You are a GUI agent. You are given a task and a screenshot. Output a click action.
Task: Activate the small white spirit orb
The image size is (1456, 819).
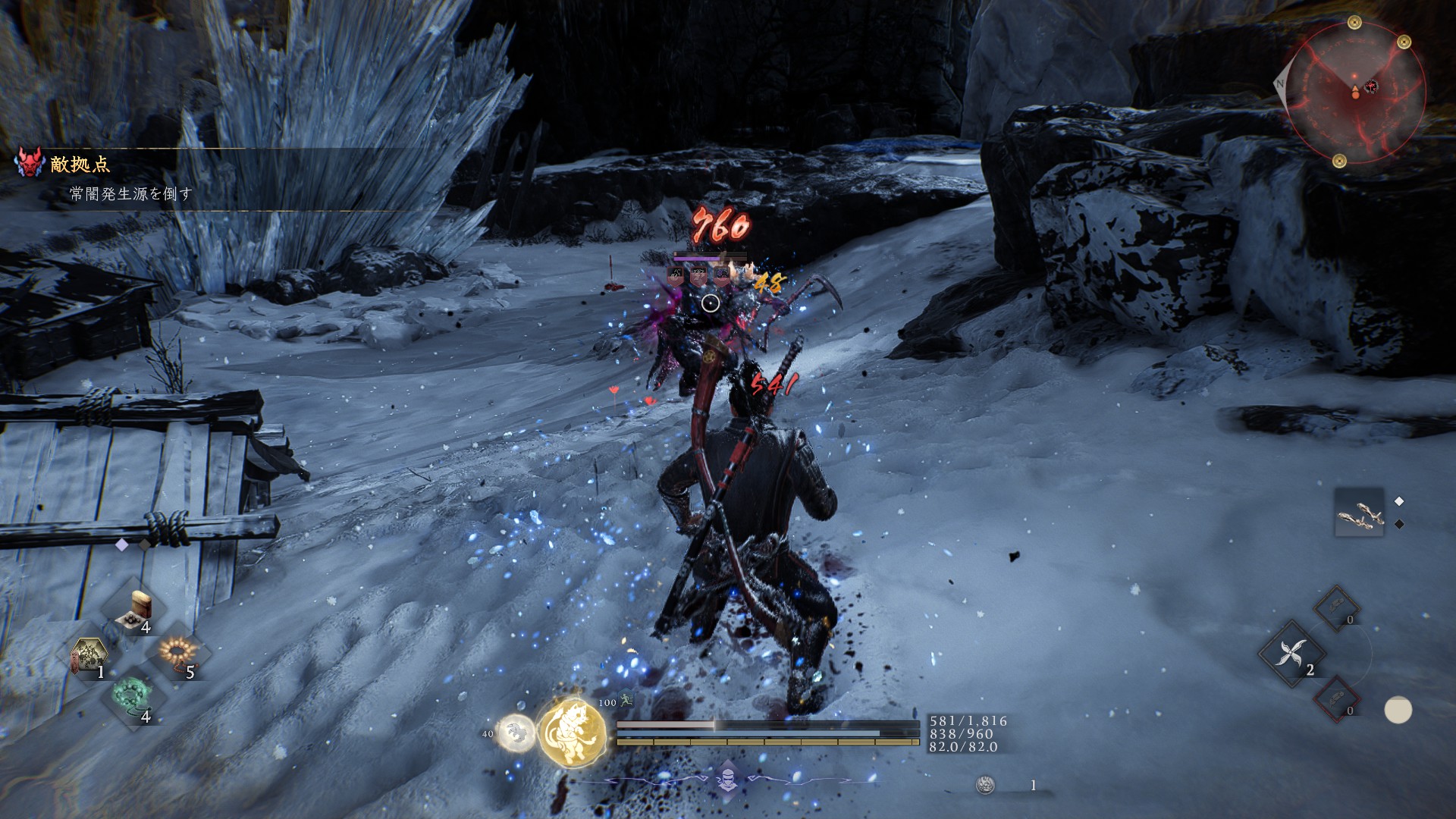516,733
